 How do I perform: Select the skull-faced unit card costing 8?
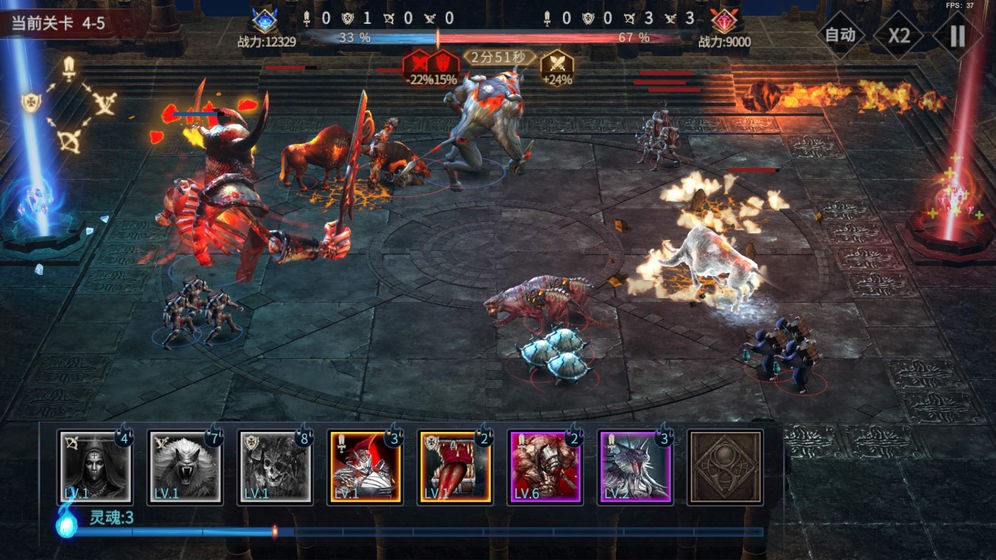tap(274, 466)
